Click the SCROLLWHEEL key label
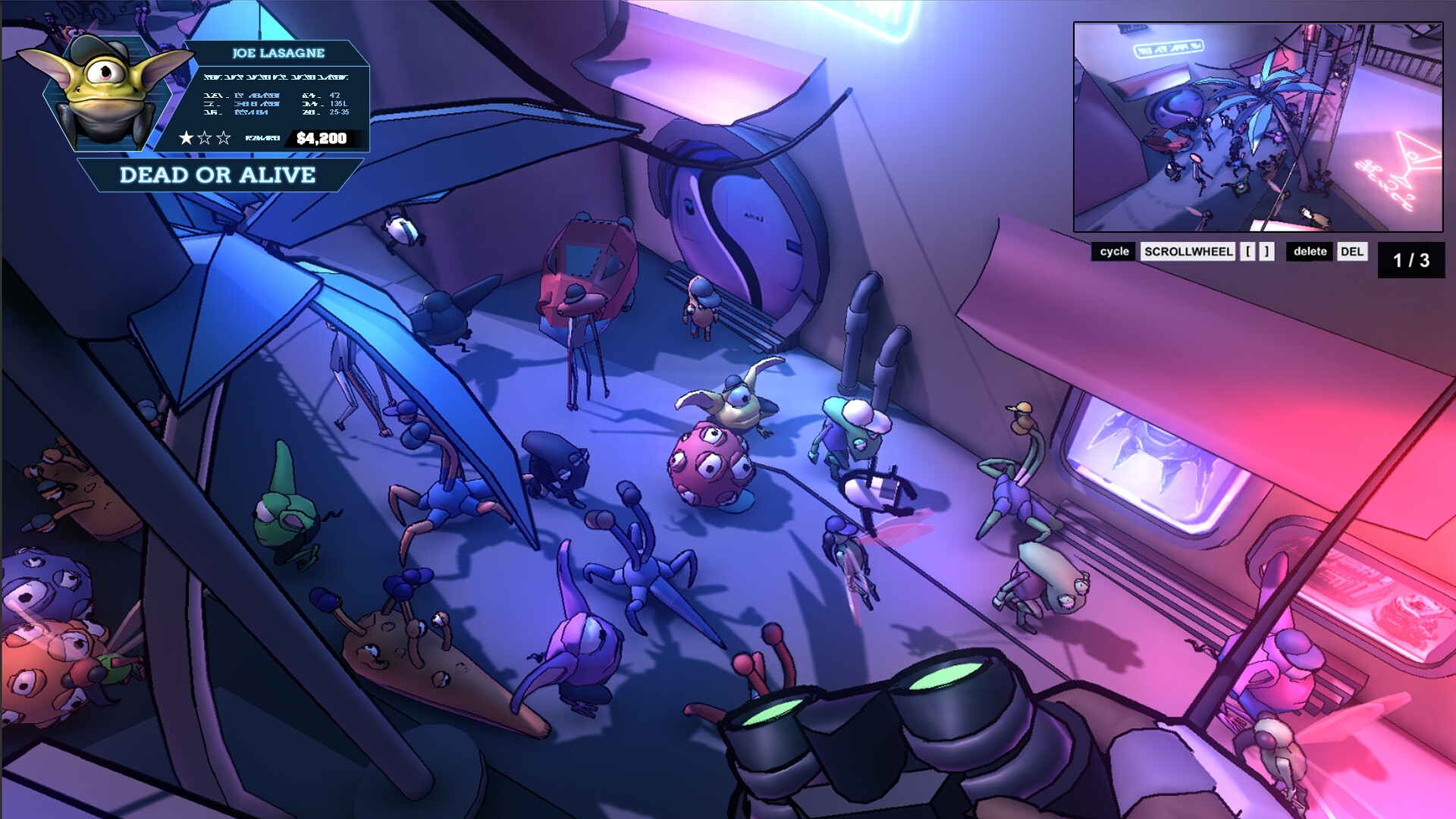This screenshot has height=819, width=1456. click(1188, 251)
